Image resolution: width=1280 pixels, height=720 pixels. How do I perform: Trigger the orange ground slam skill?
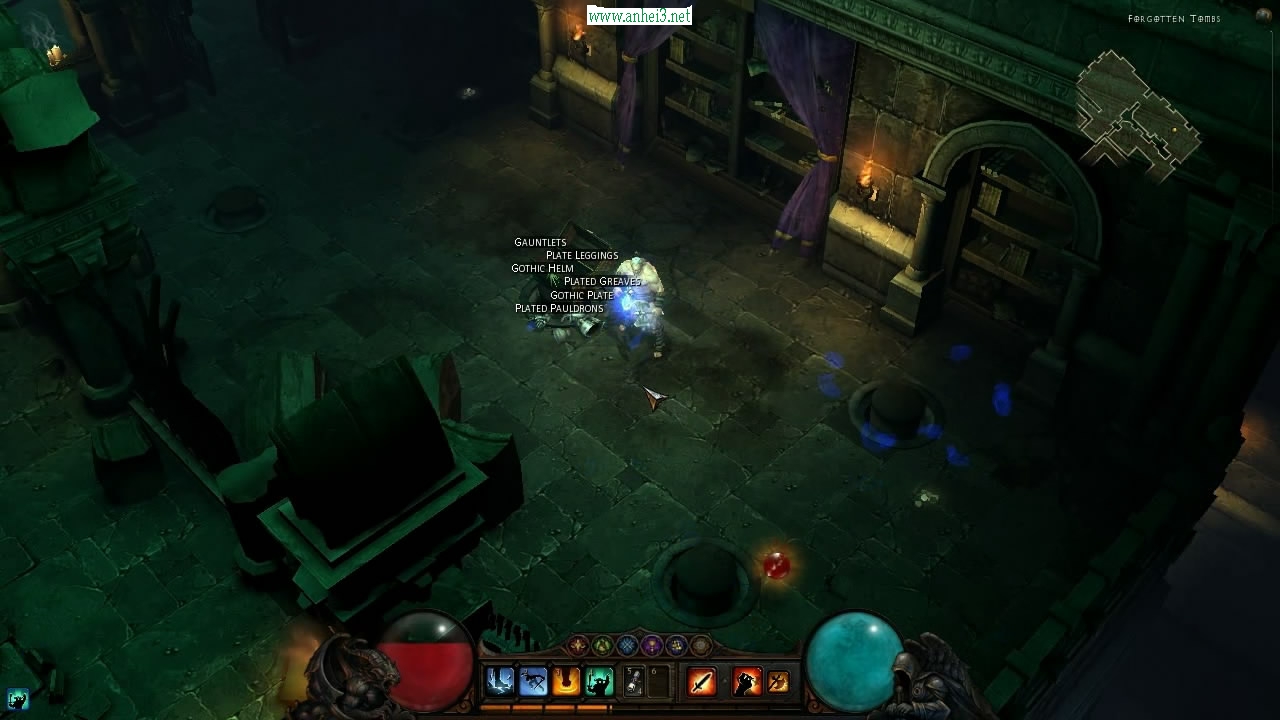click(566, 682)
